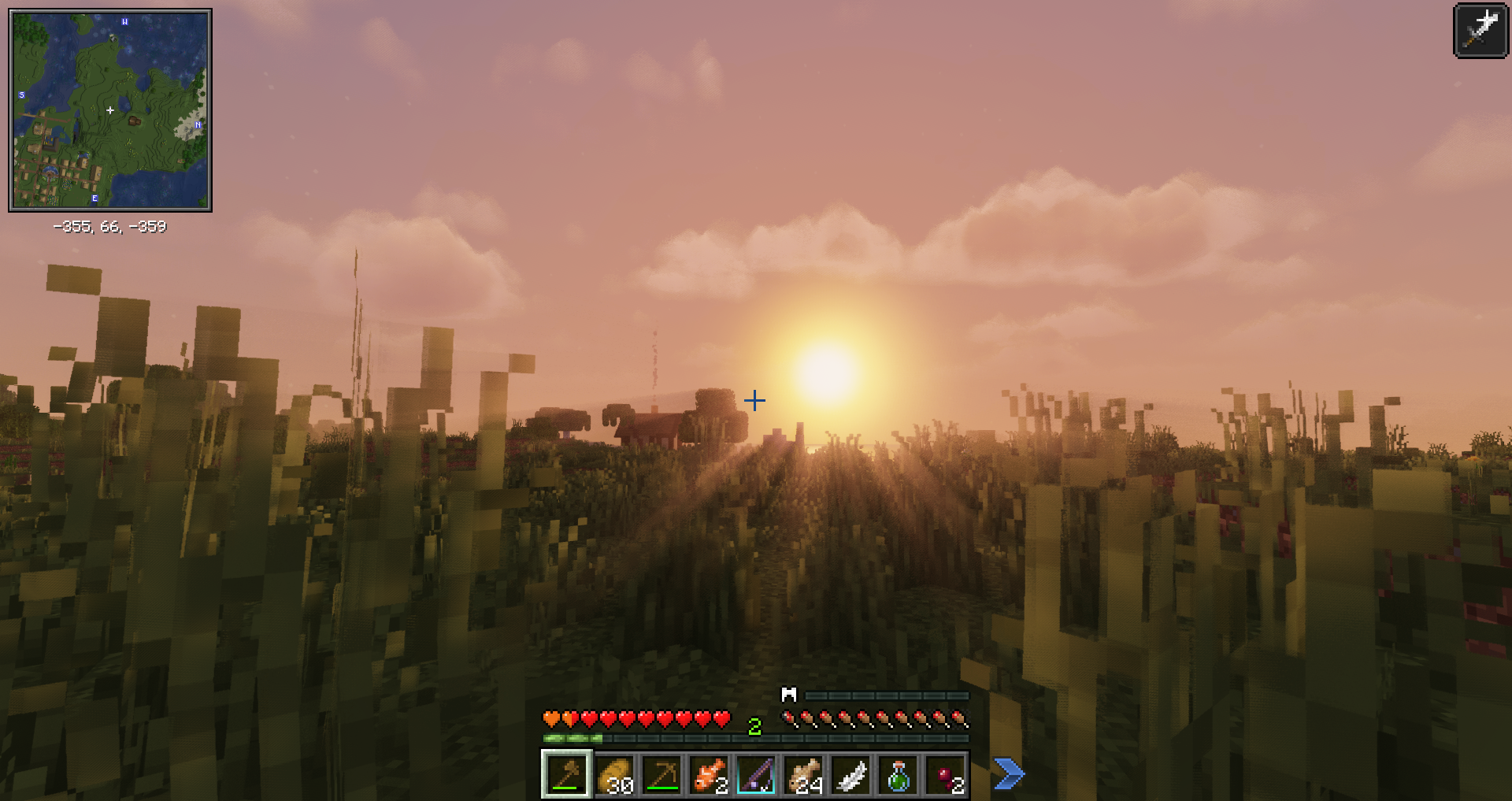This screenshot has width=1512, height=801.
Task: Click the last drumstick in the hunger bar
Action: pyautogui.click(x=959, y=719)
